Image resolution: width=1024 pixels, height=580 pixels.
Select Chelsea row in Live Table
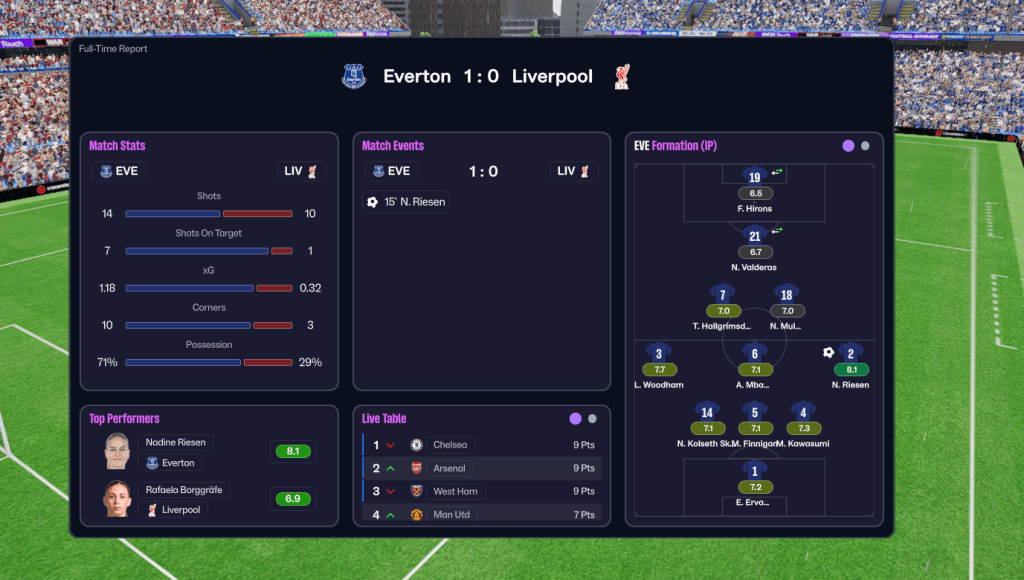pyautogui.click(x=481, y=445)
